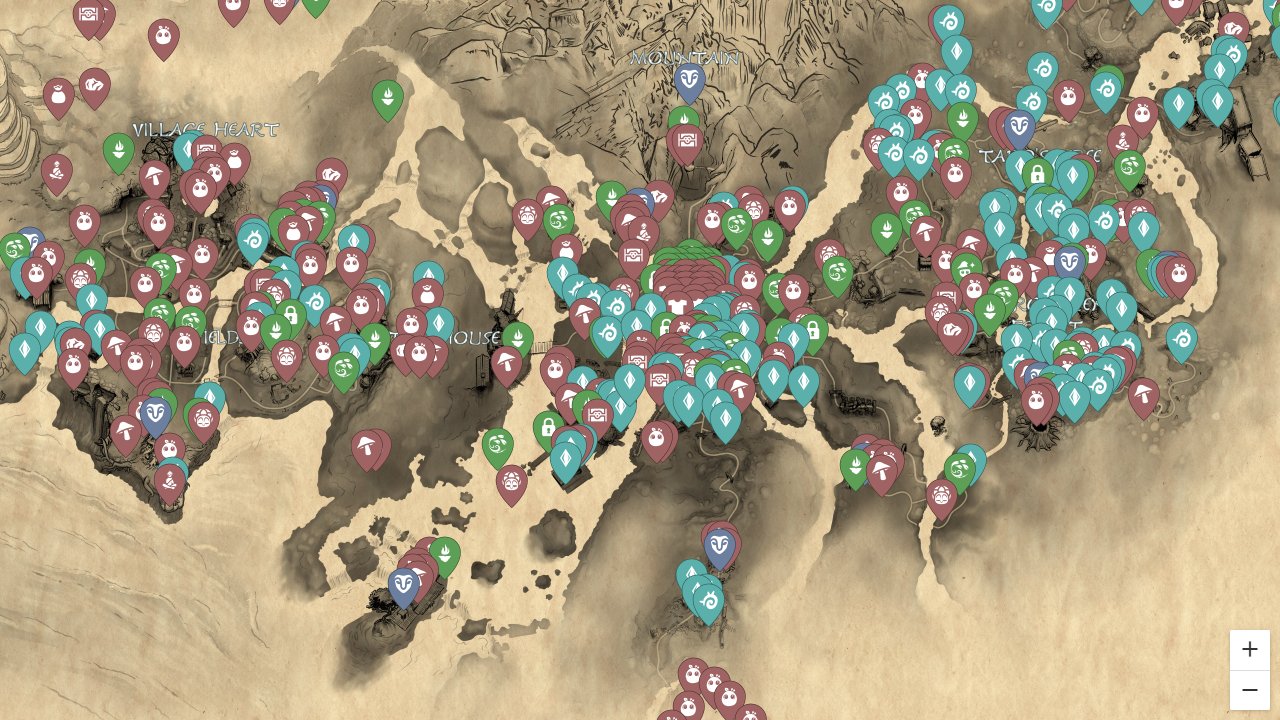
Task: Zoom out using the minus button
Action: tap(1250, 690)
